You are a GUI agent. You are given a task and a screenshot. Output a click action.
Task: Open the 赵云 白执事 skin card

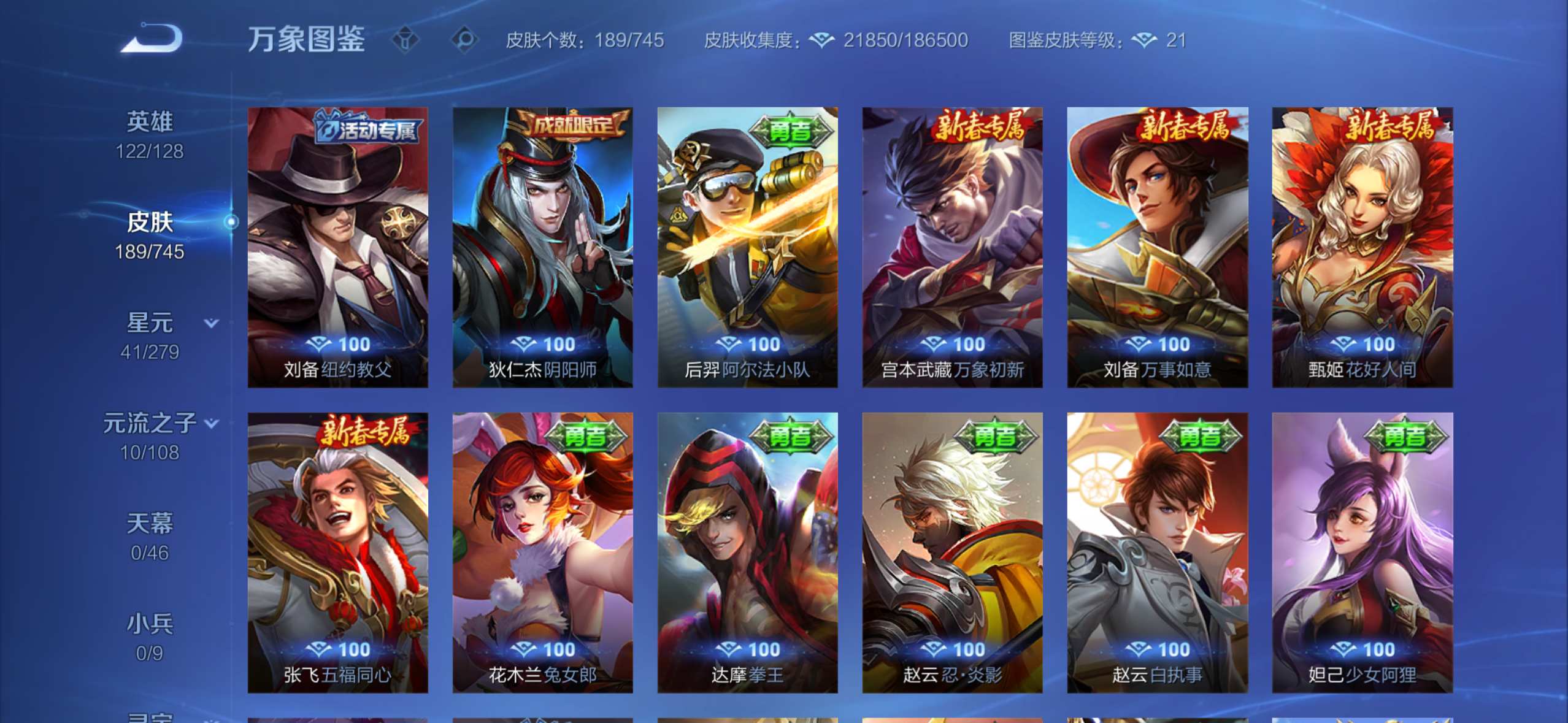click(x=1157, y=553)
